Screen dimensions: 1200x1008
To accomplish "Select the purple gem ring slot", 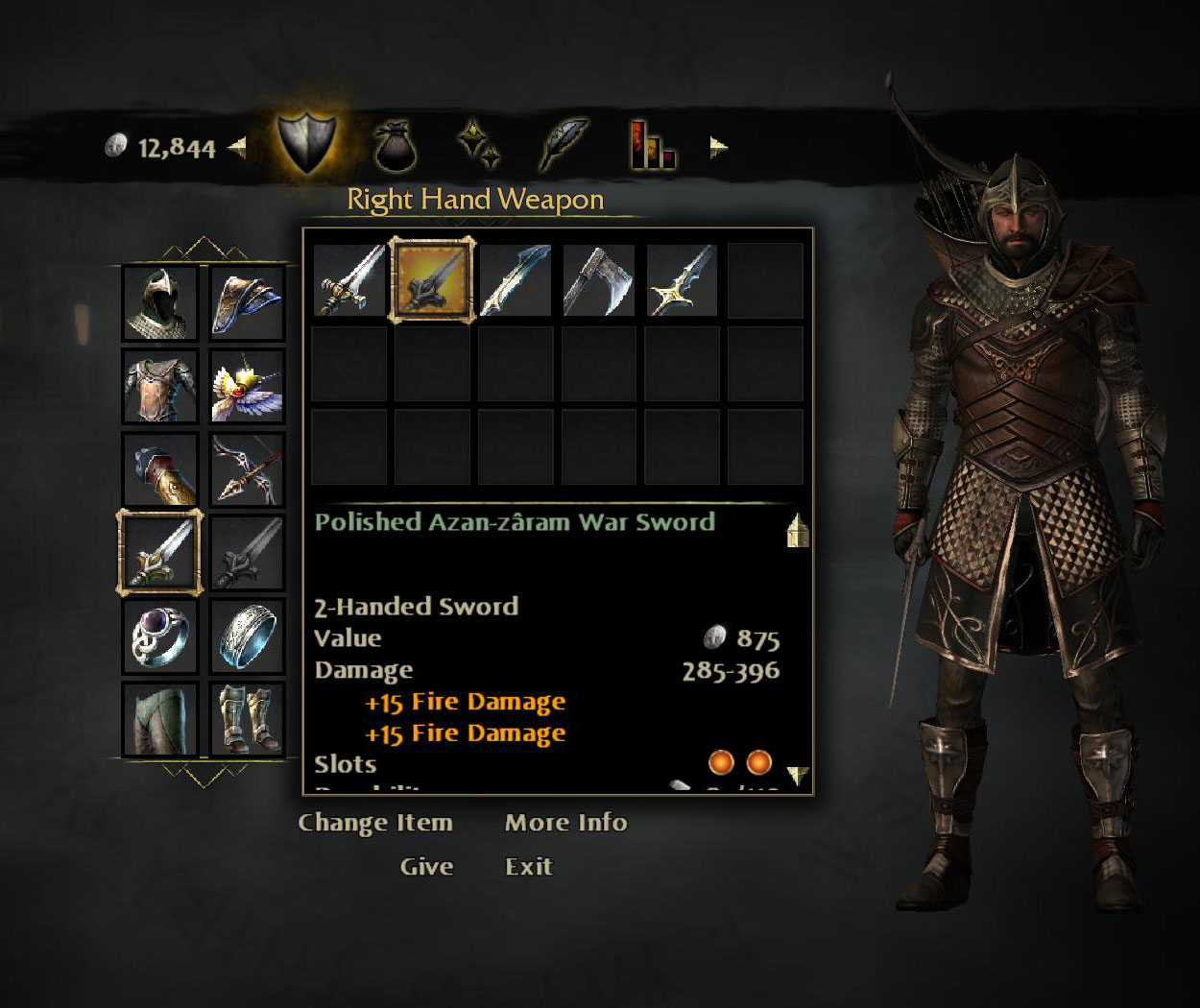I will click(x=160, y=636).
